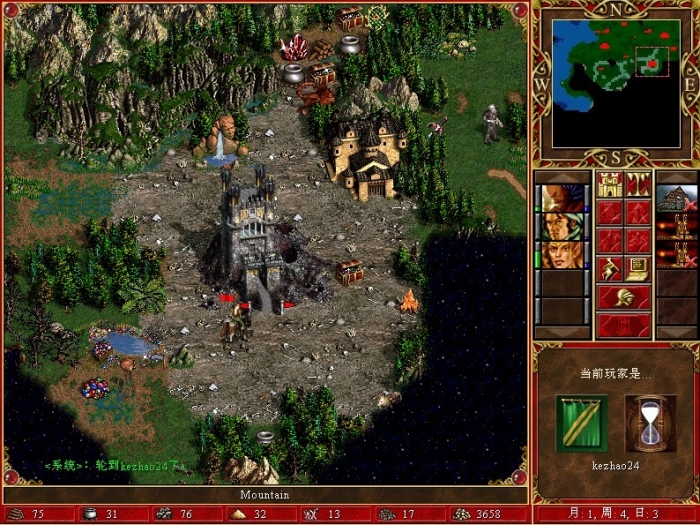Image resolution: width=700 pixels, height=525 pixels.
Task: Select the thatched-roof town in the town list
Action: coord(677,198)
